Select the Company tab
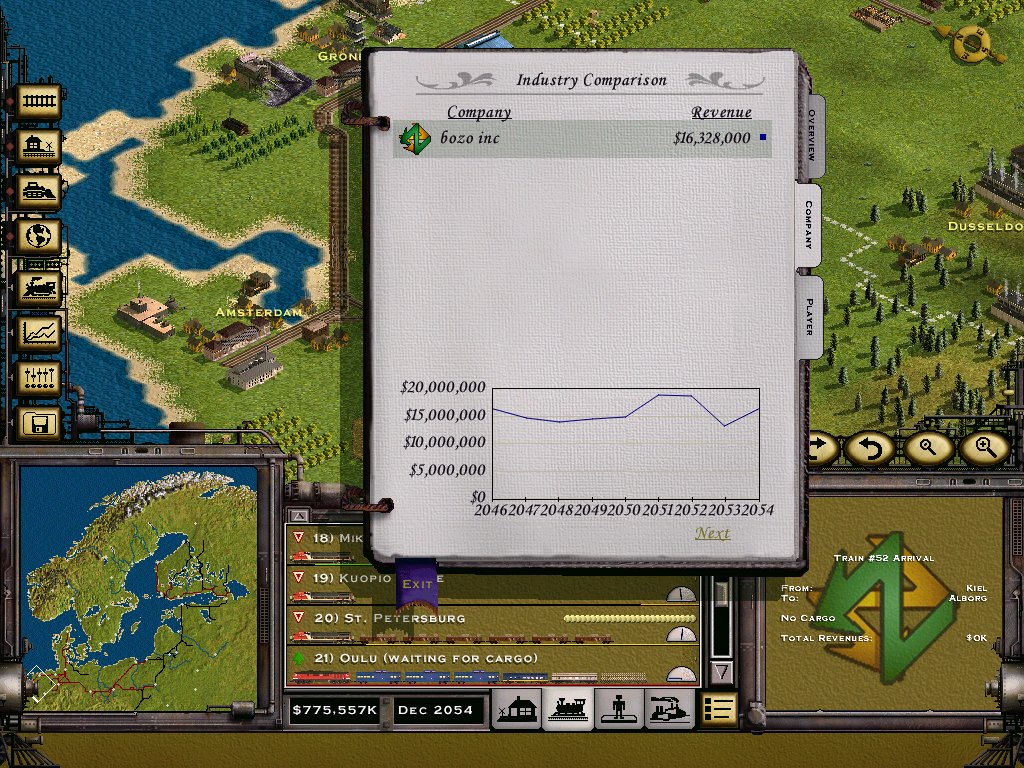This screenshot has width=1024, height=768. [x=808, y=225]
